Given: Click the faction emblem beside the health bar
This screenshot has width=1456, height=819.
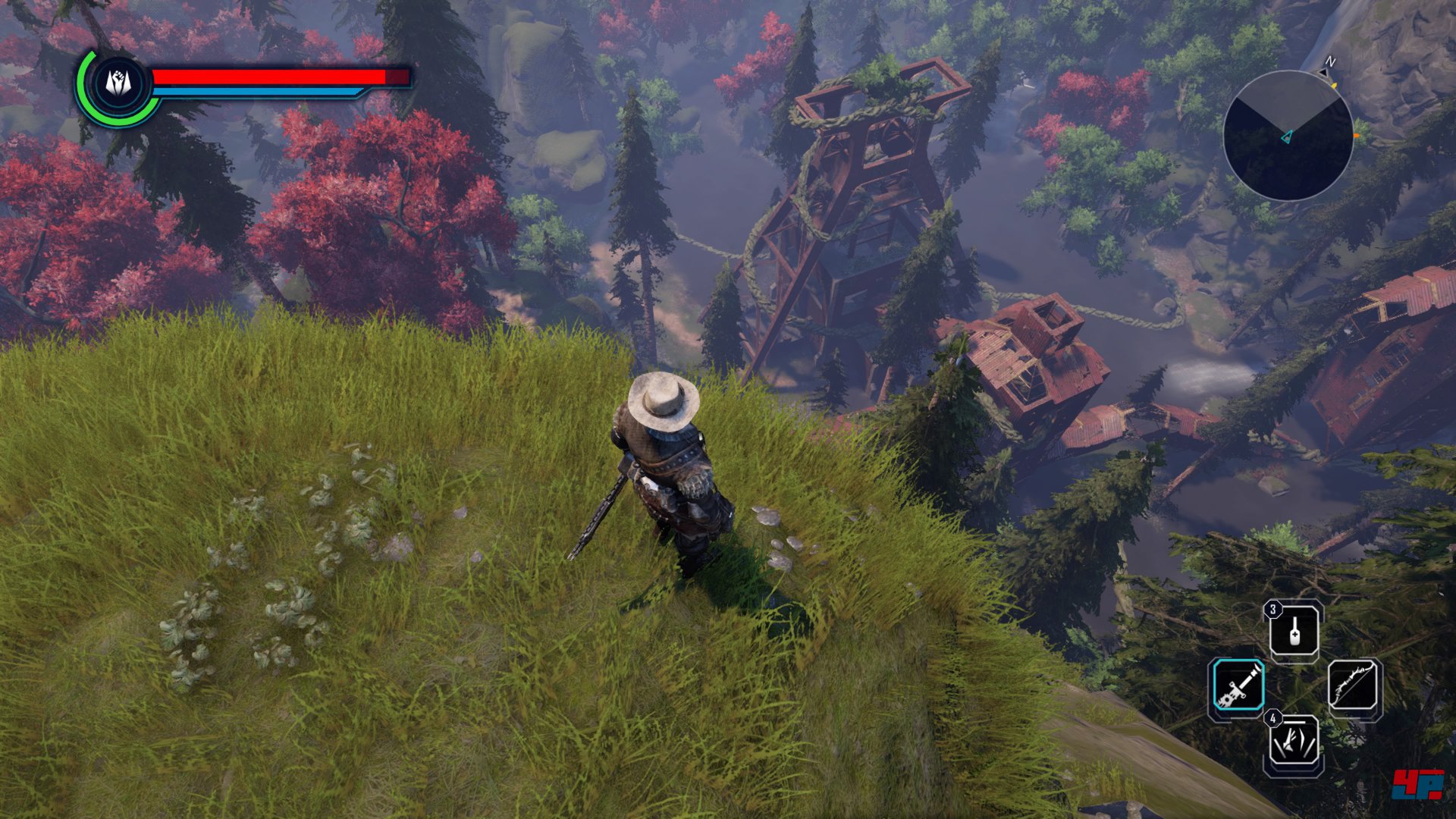Looking at the screenshot, I should pyautogui.click(x=118, y=83).
